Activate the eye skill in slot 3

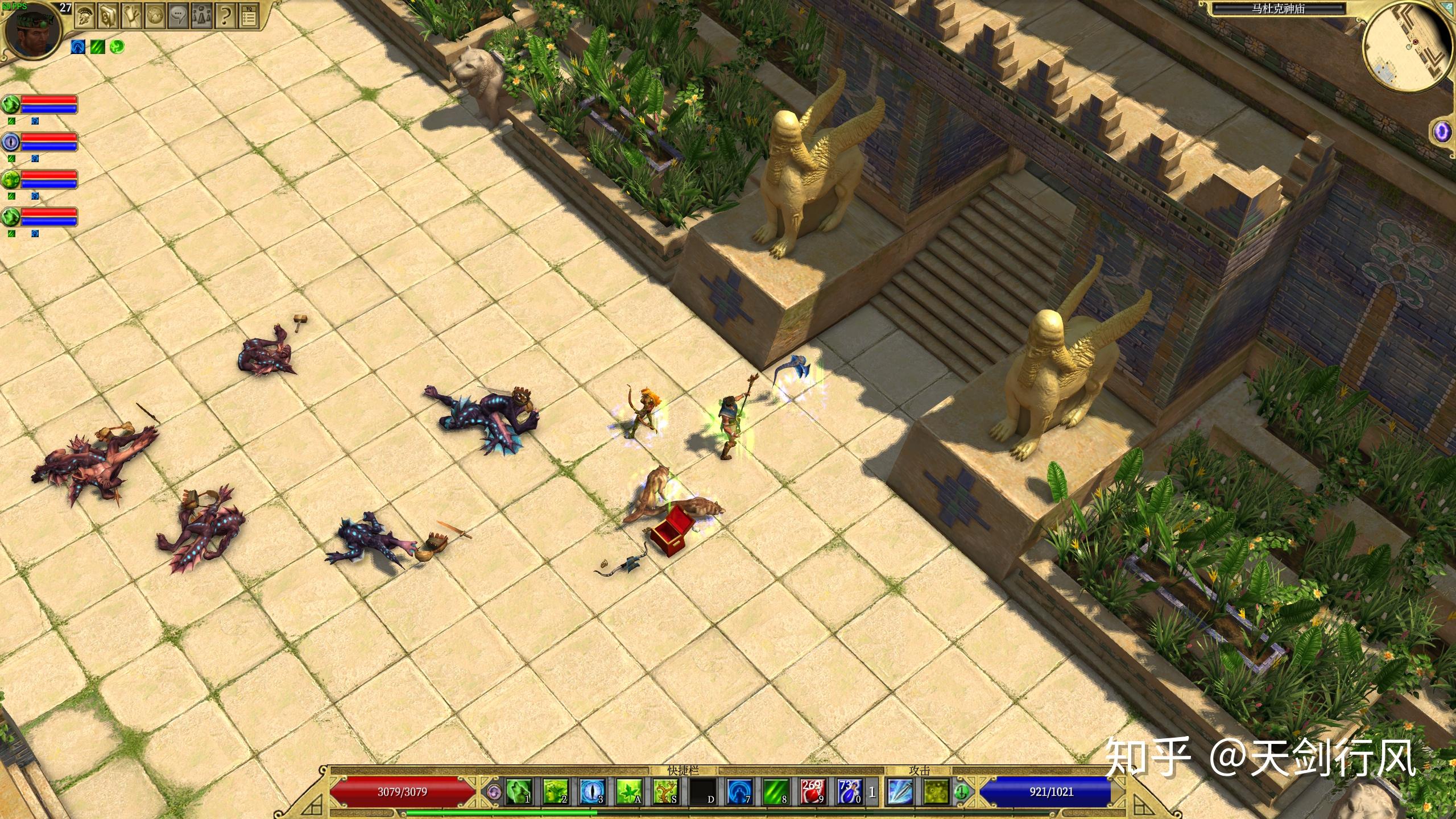[x=591, y=791]
